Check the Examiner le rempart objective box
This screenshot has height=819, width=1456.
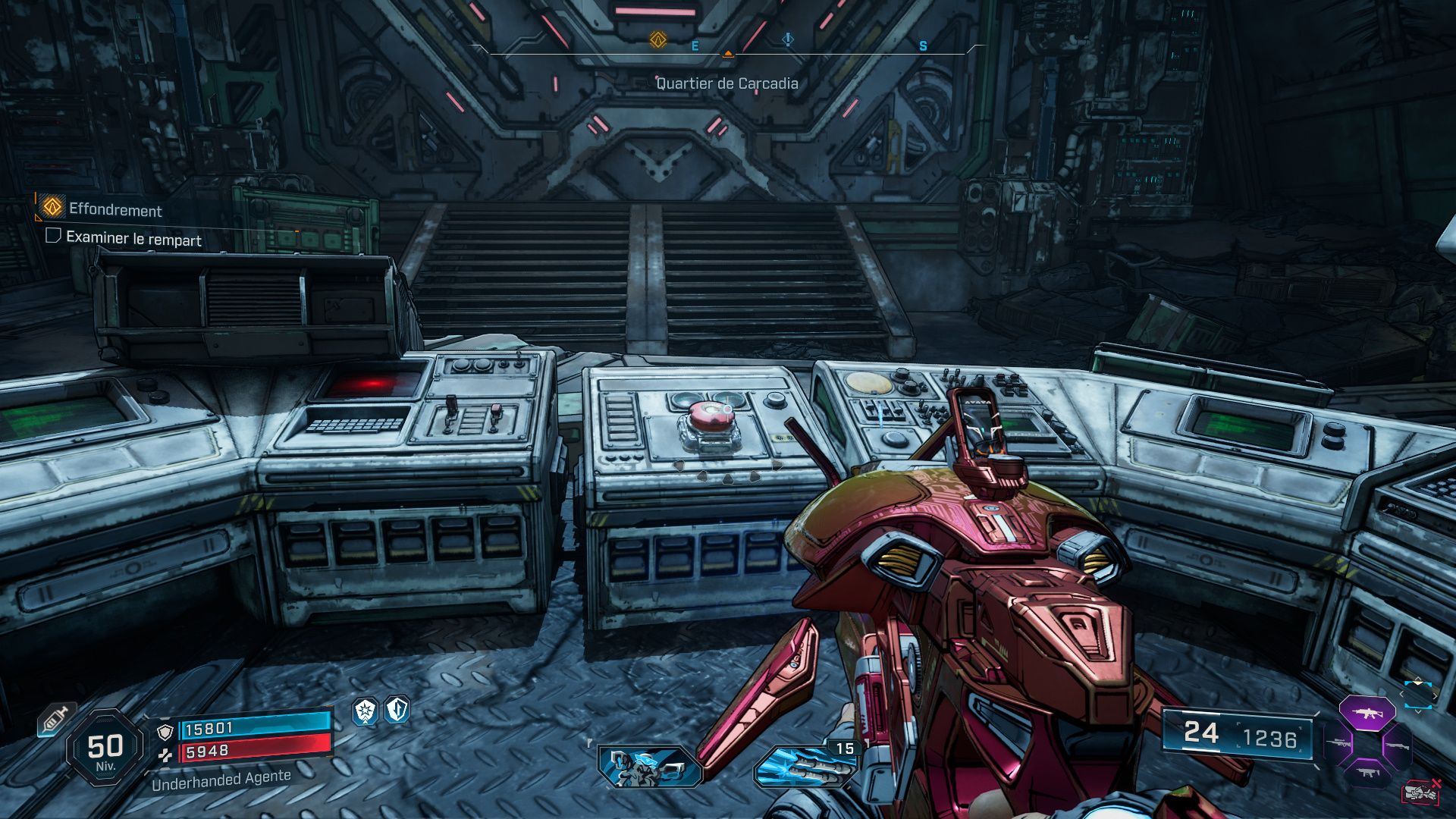(53, 237)
